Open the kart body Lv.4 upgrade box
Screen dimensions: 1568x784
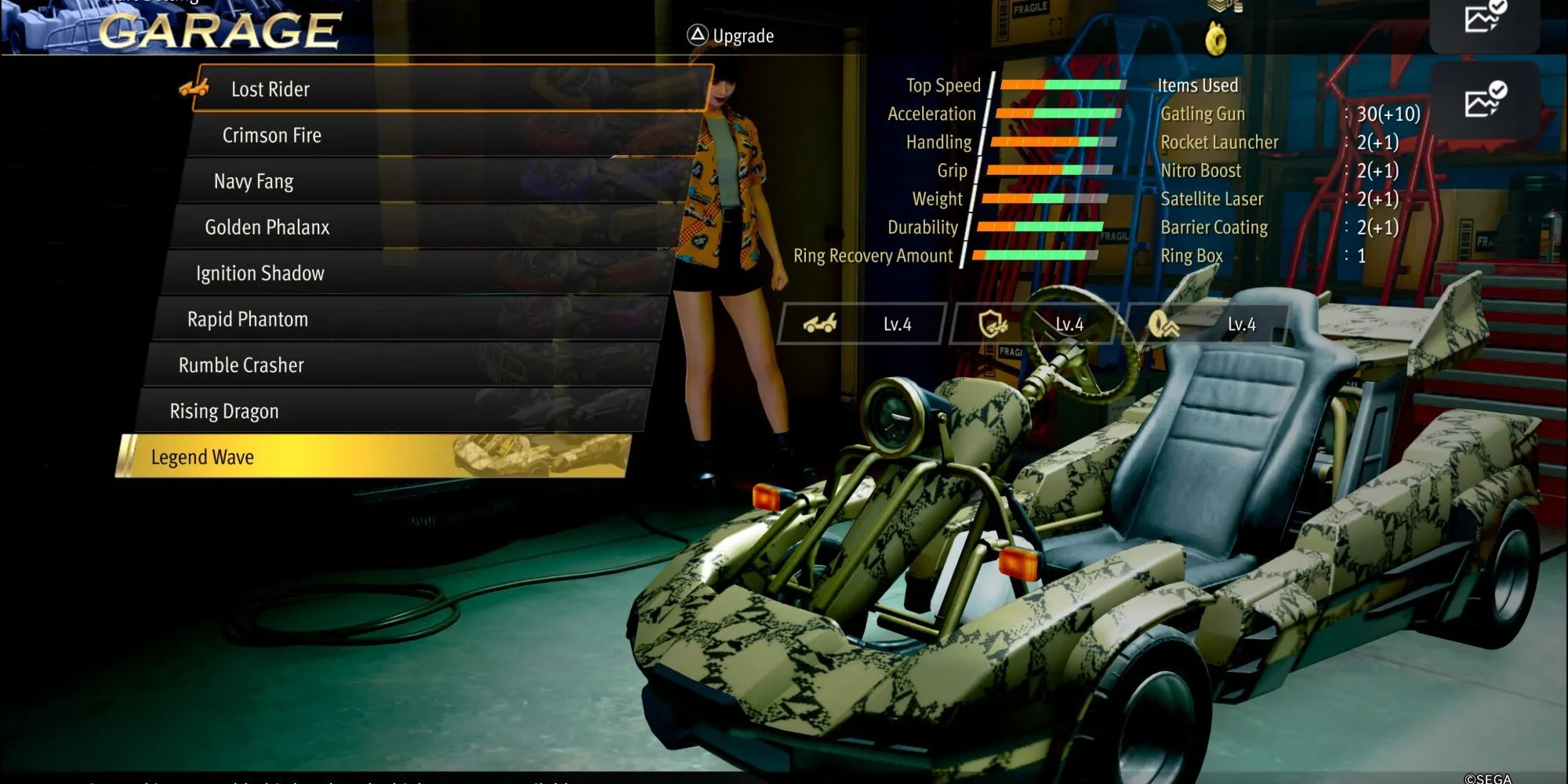tap(862, 324)
